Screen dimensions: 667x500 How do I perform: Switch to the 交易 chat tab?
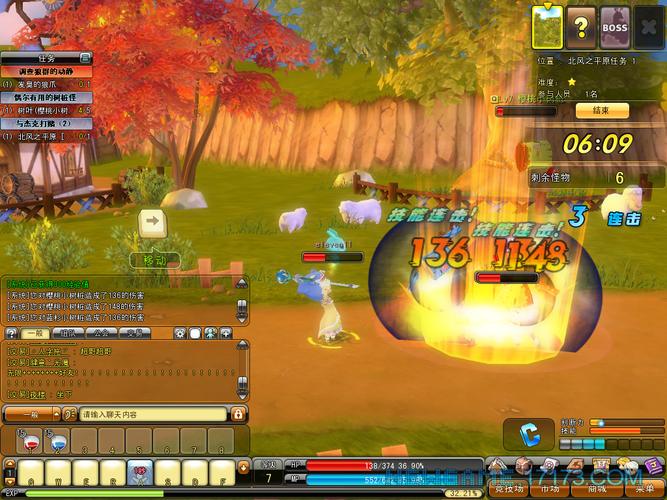point(135,332)
